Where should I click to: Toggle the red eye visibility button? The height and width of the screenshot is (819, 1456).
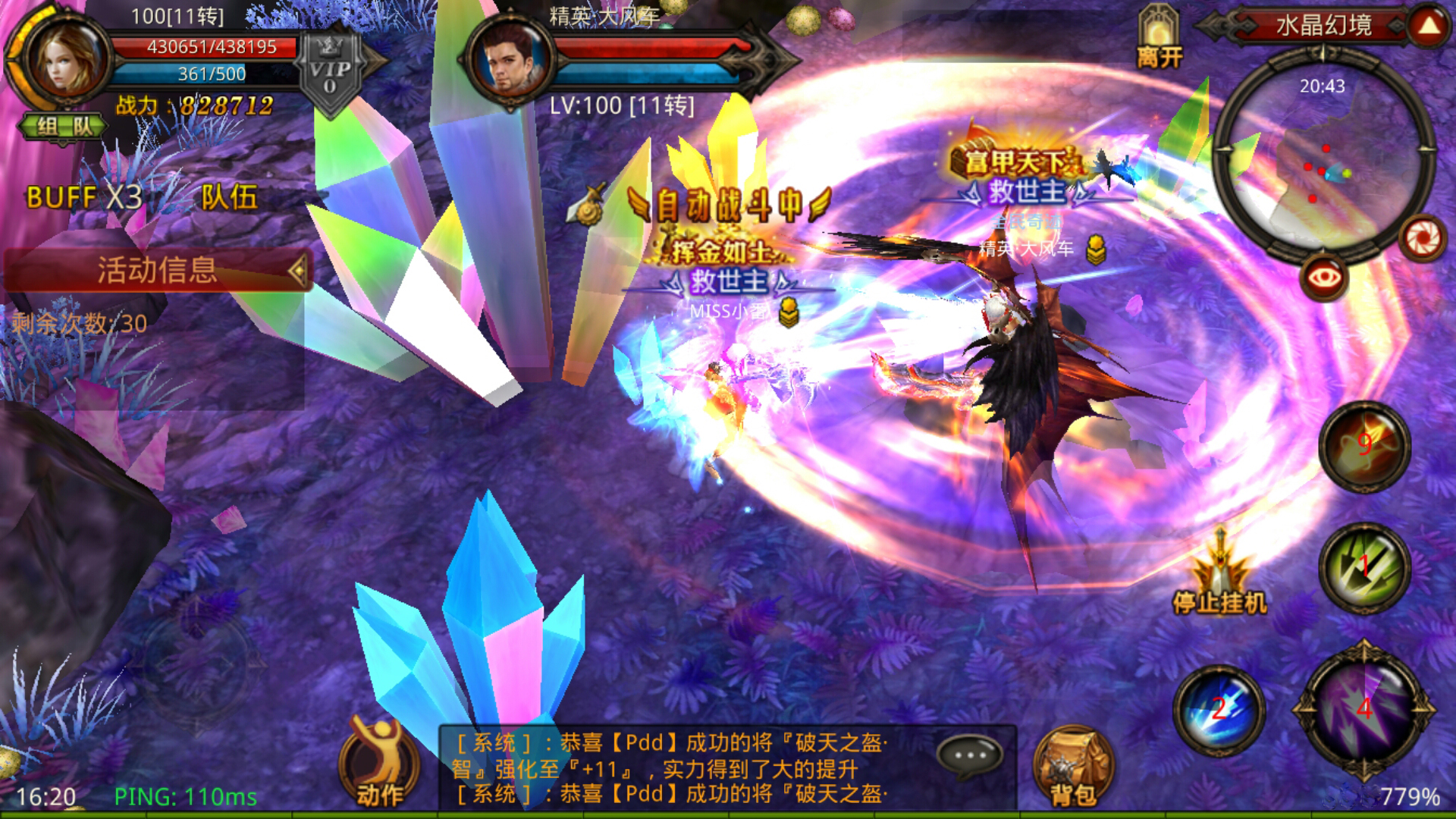pyautogui.click(x=1323, y=278)
